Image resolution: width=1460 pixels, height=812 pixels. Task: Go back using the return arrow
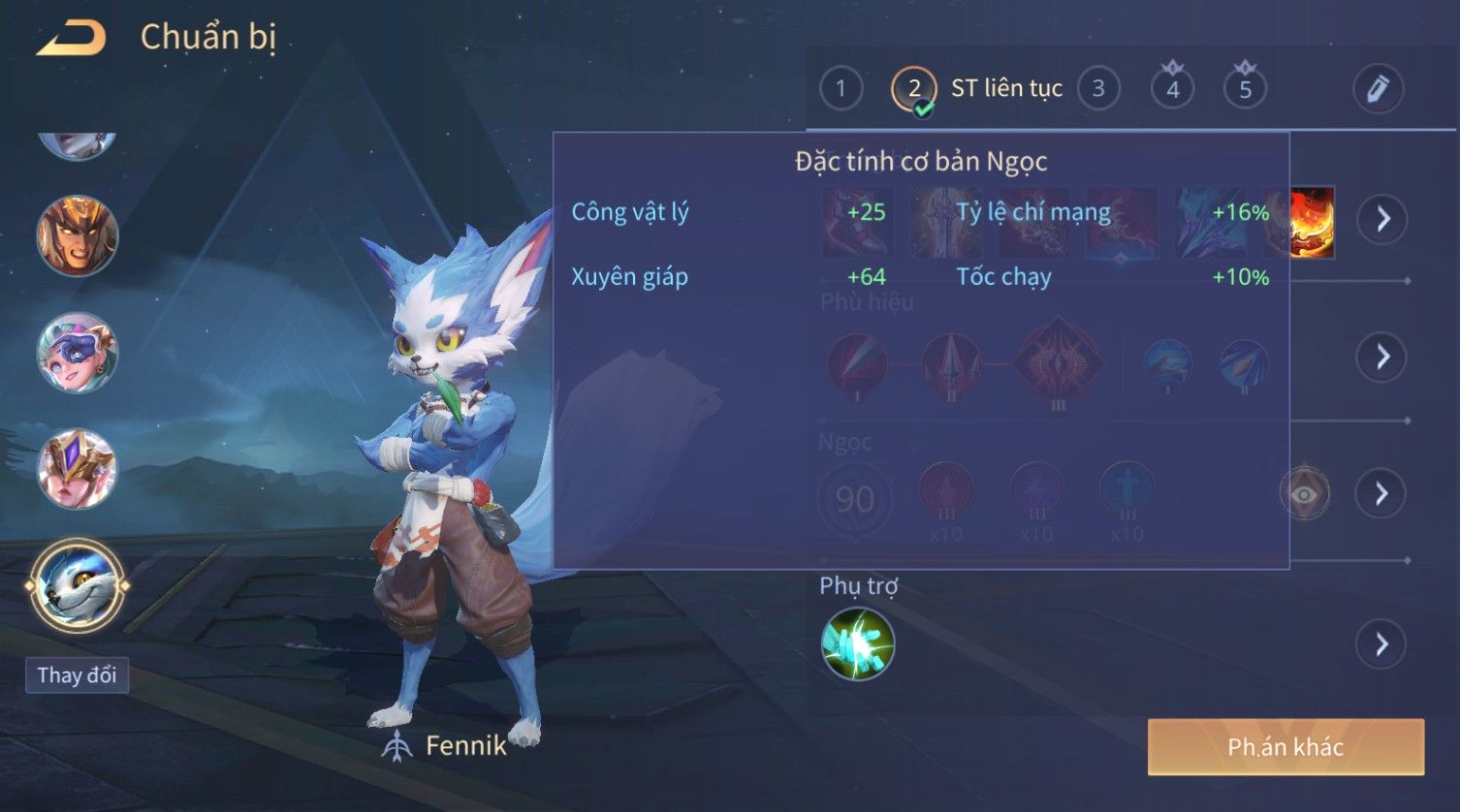pyautogui.click(x=72, y=38)
